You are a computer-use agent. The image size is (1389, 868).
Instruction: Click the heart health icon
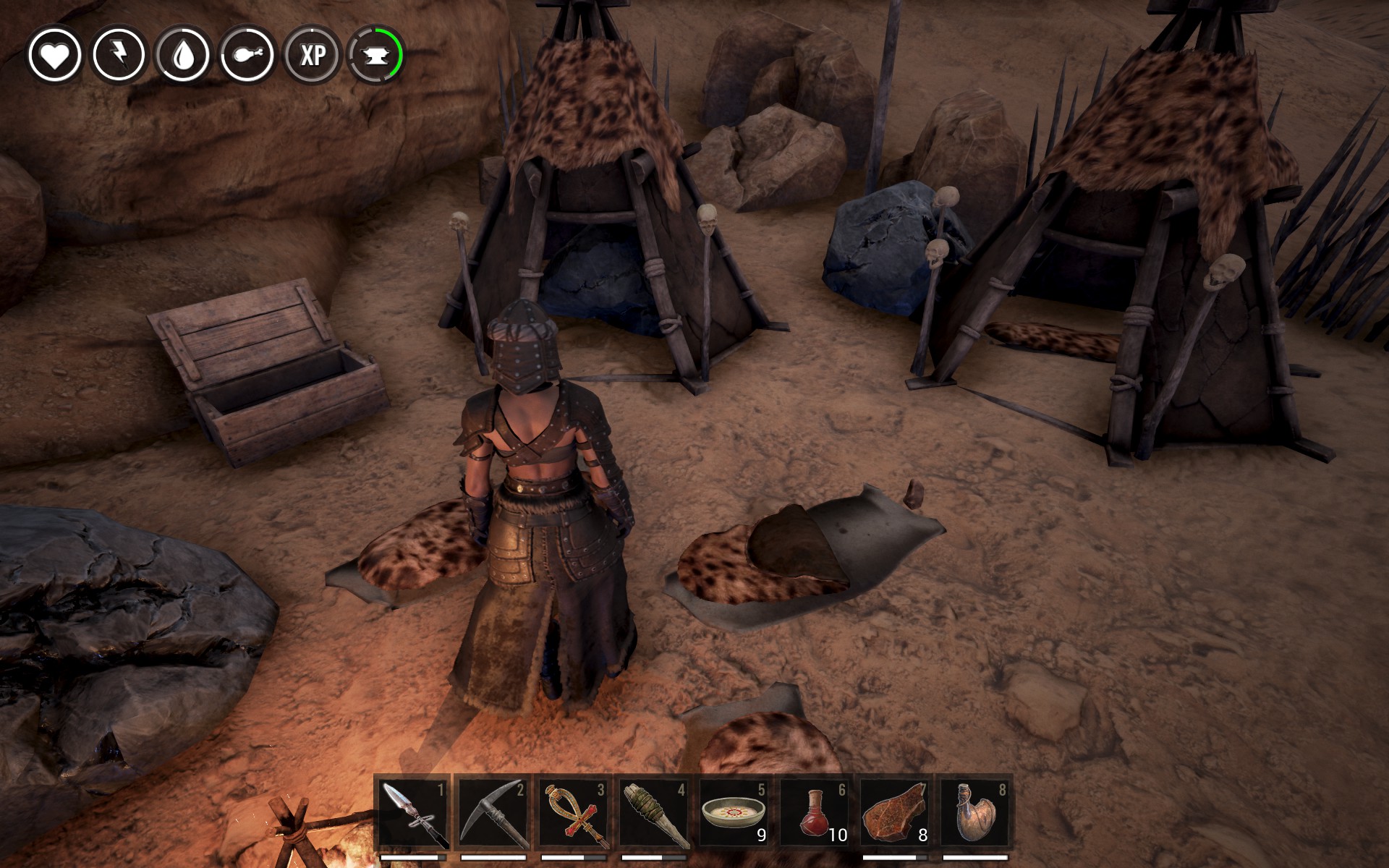point(55,55)
